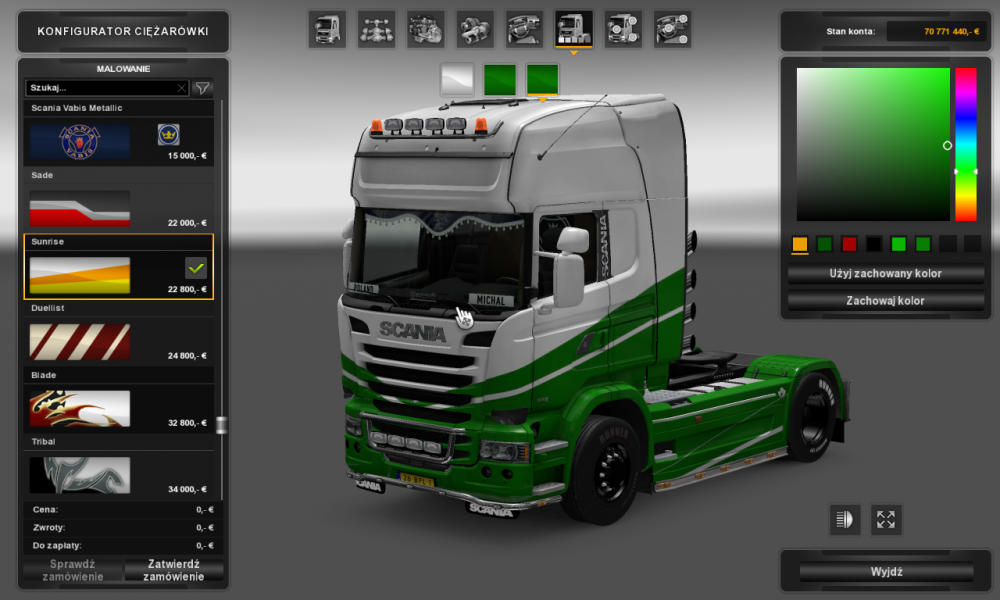1000x600 pixels.
Task: Open the paint list filter funnel
Action: 202,88
